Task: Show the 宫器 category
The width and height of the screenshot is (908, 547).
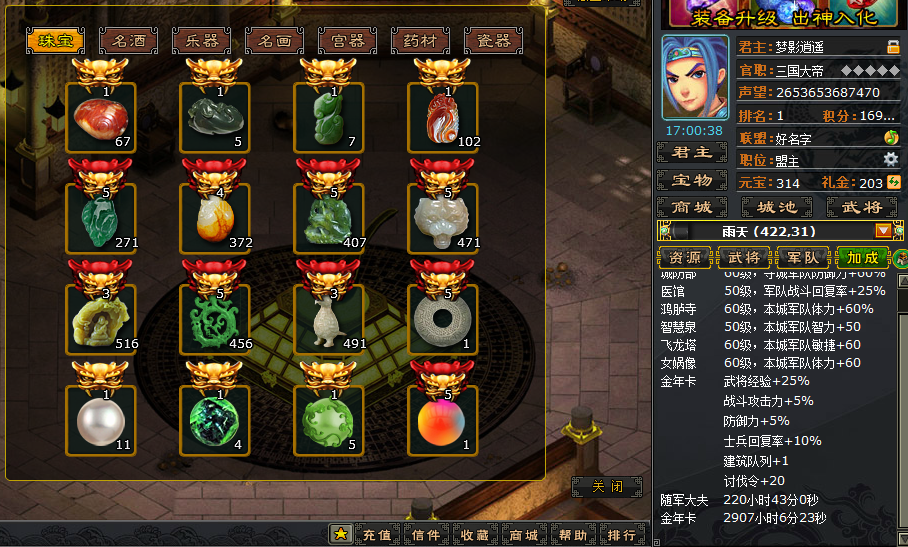Action: click(x=347, y=41)
